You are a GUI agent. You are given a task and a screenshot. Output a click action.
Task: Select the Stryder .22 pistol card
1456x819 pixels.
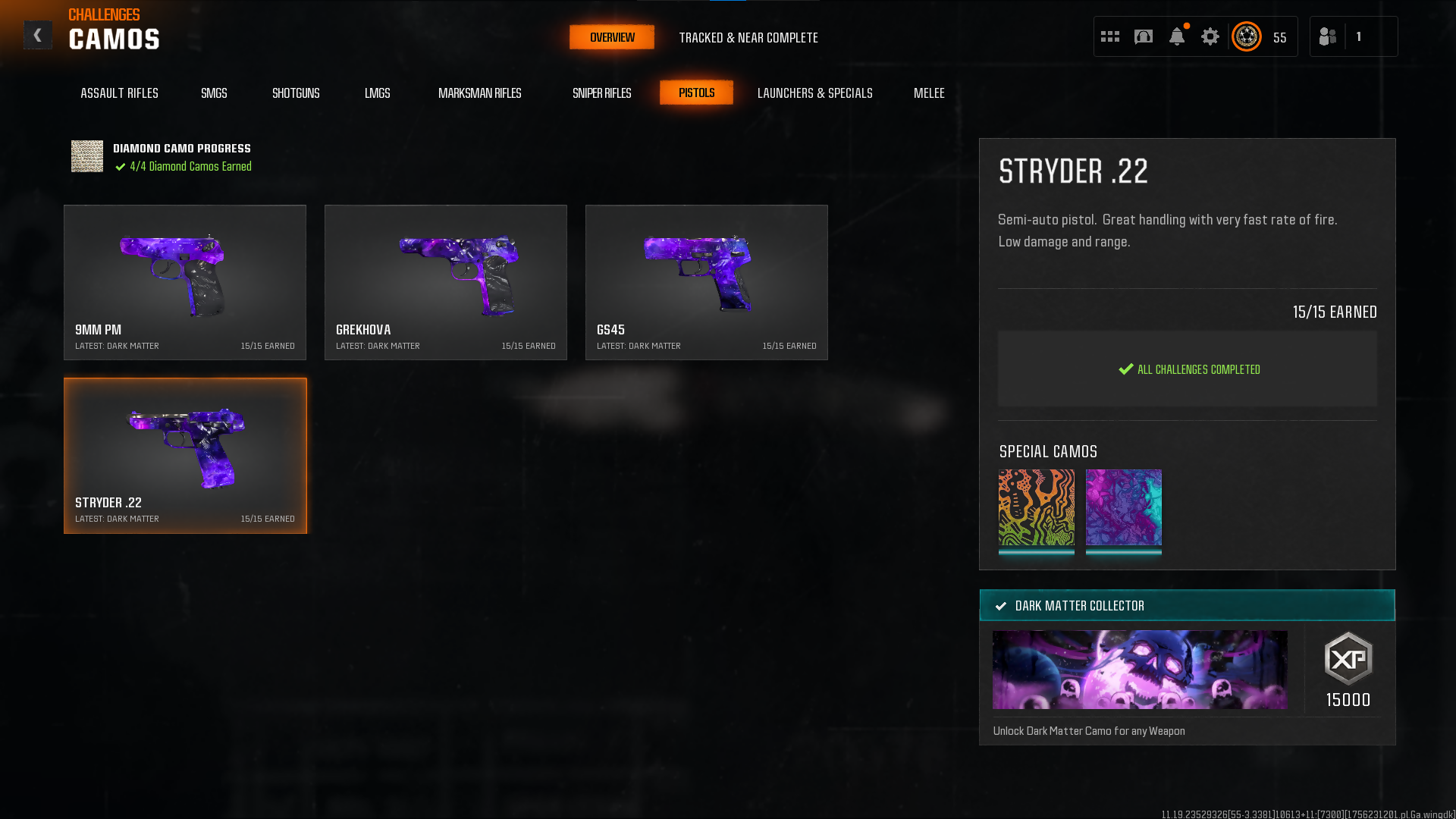click(185, 455)
